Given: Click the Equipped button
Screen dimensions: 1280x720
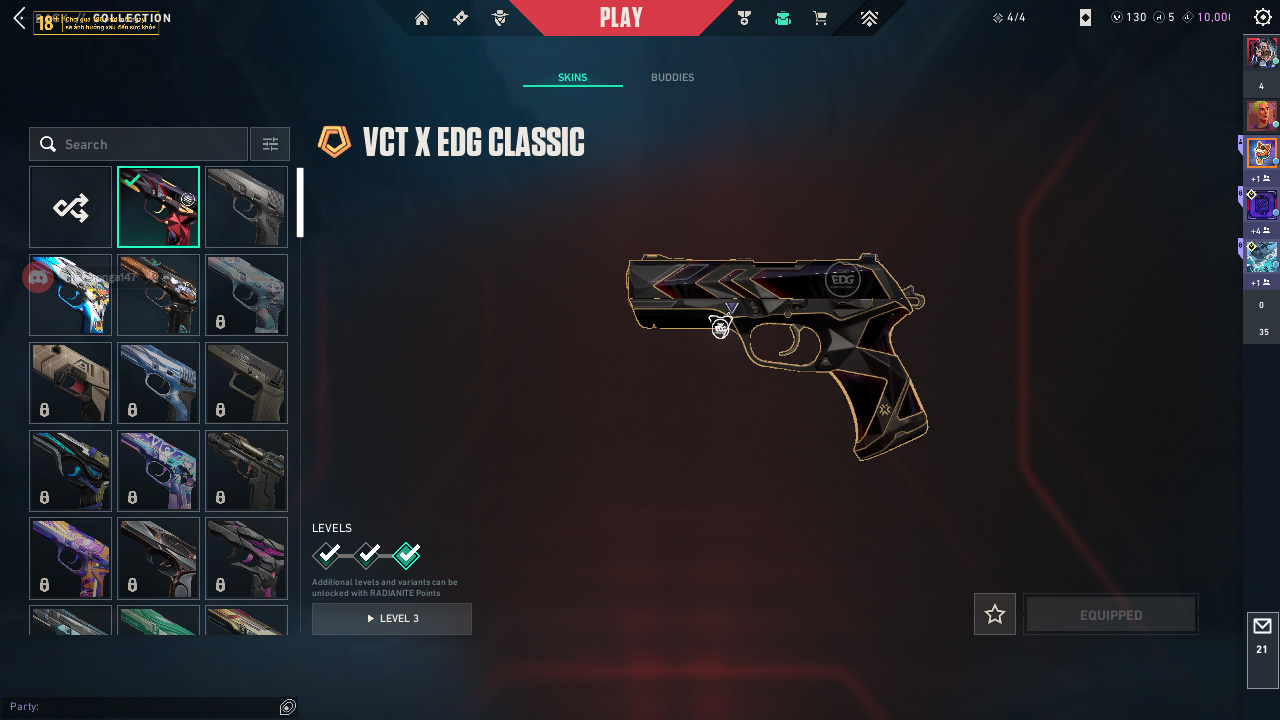Looking at the screenshot, I should (x=1111, y=615).
